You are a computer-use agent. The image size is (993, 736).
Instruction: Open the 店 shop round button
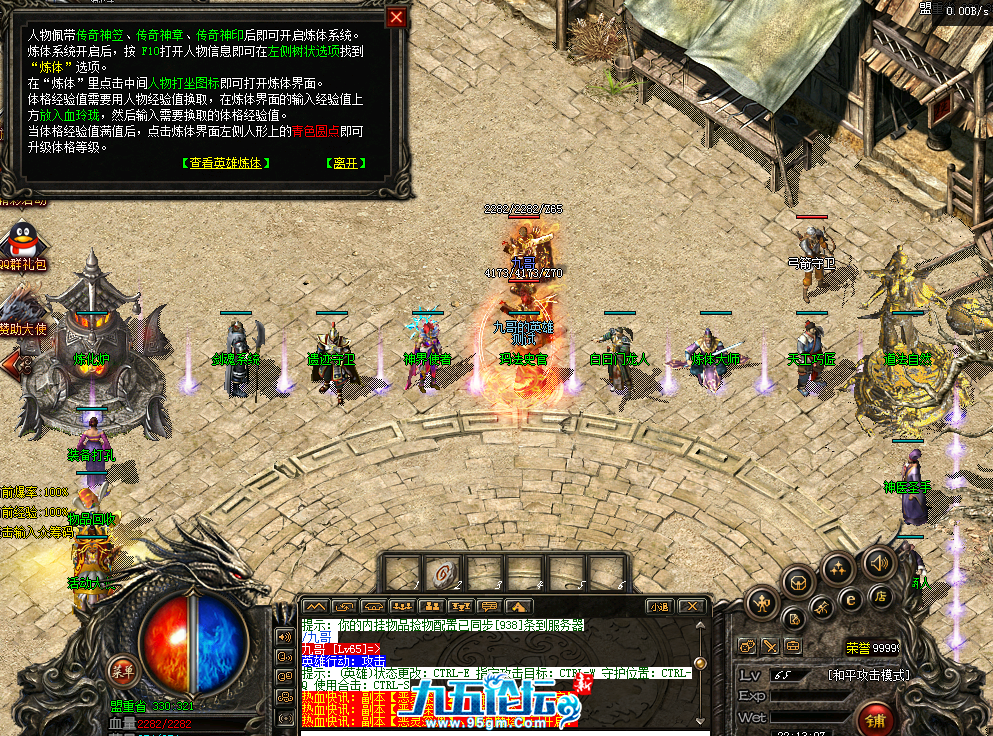point(882,596)
